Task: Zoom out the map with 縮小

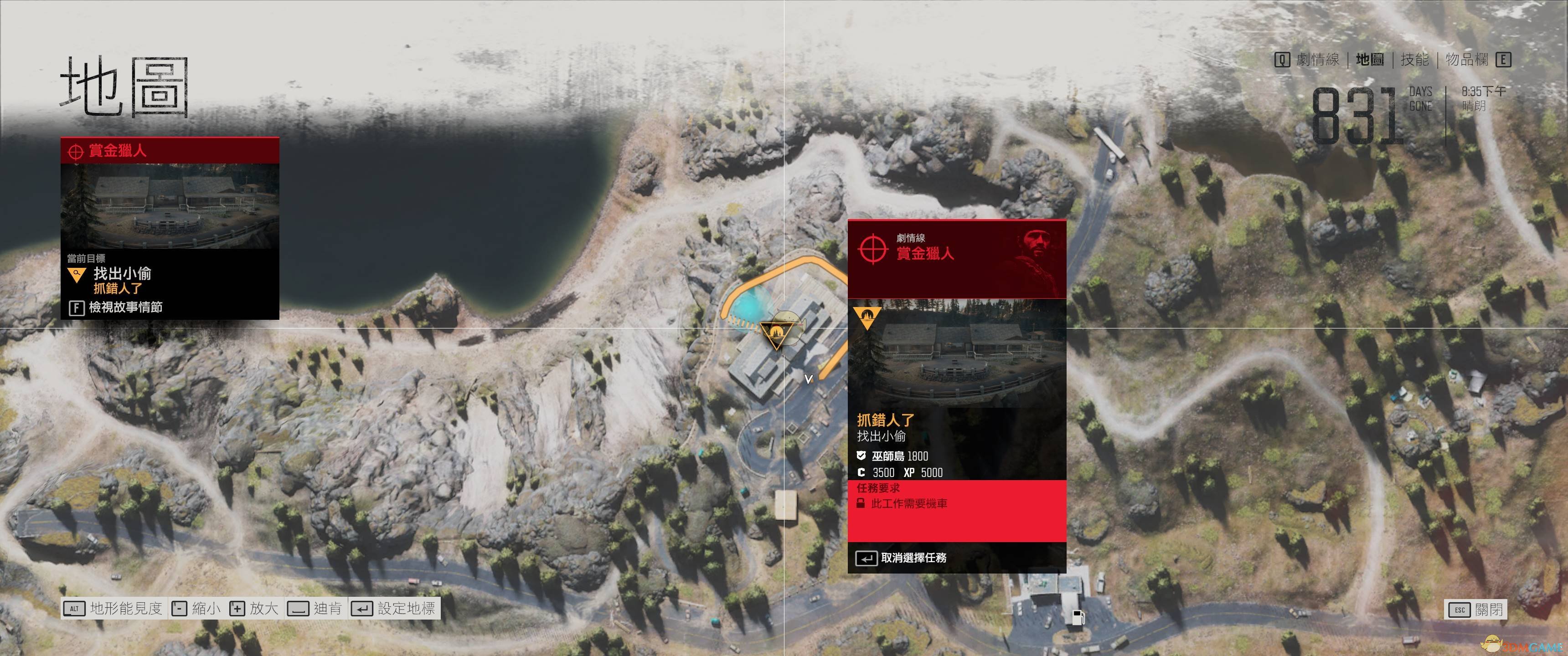Action: 196,609
